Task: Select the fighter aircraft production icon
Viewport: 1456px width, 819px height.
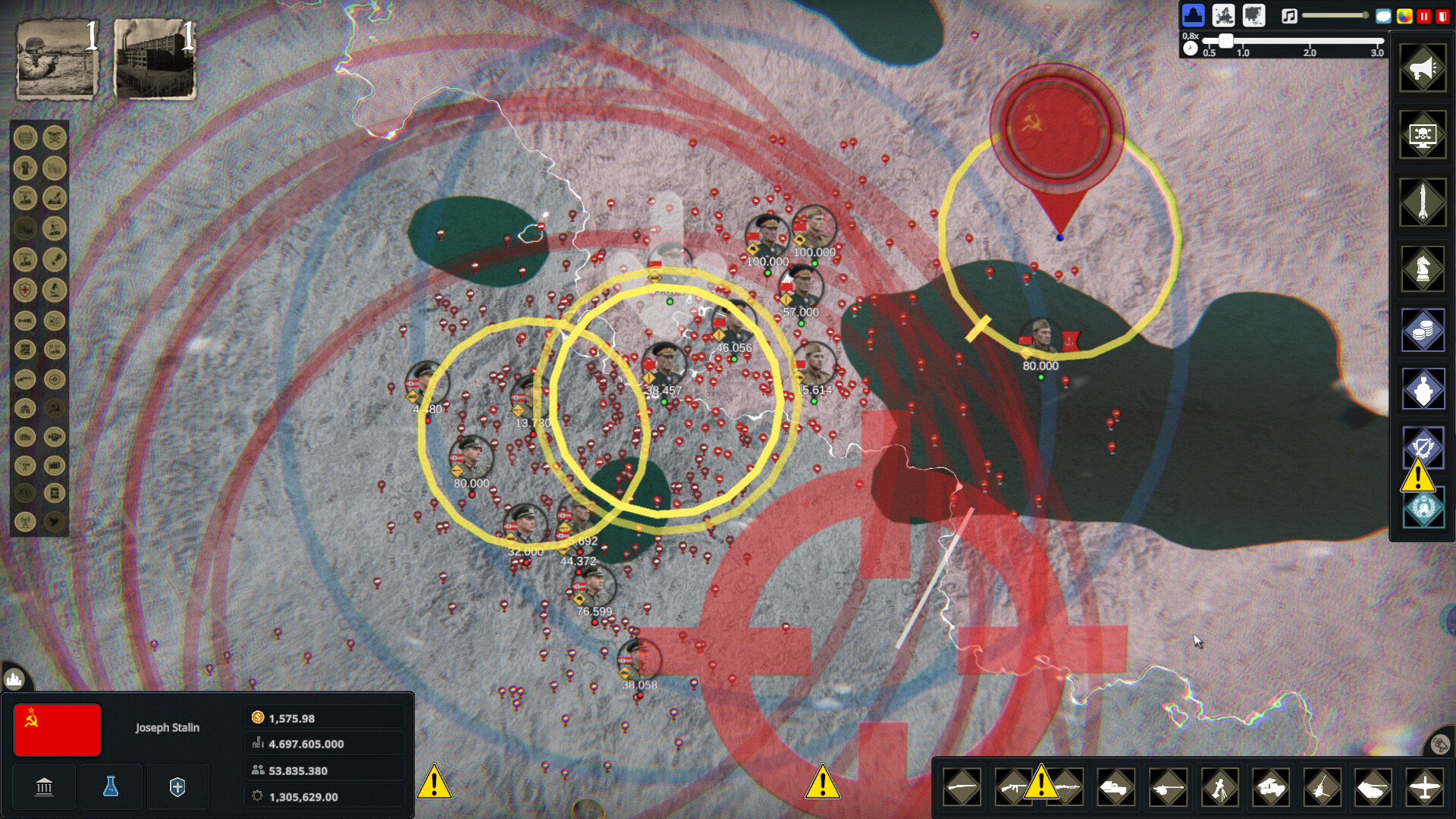Action: click(1426, 787)
